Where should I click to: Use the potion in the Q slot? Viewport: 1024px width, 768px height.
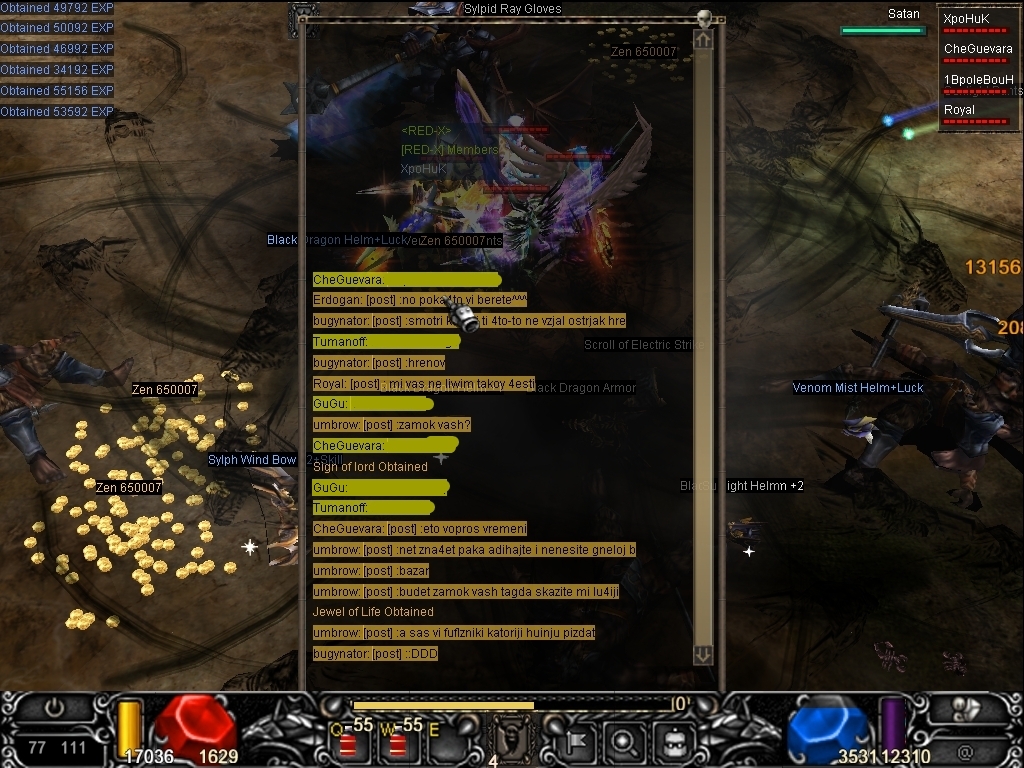click(347, 743)
